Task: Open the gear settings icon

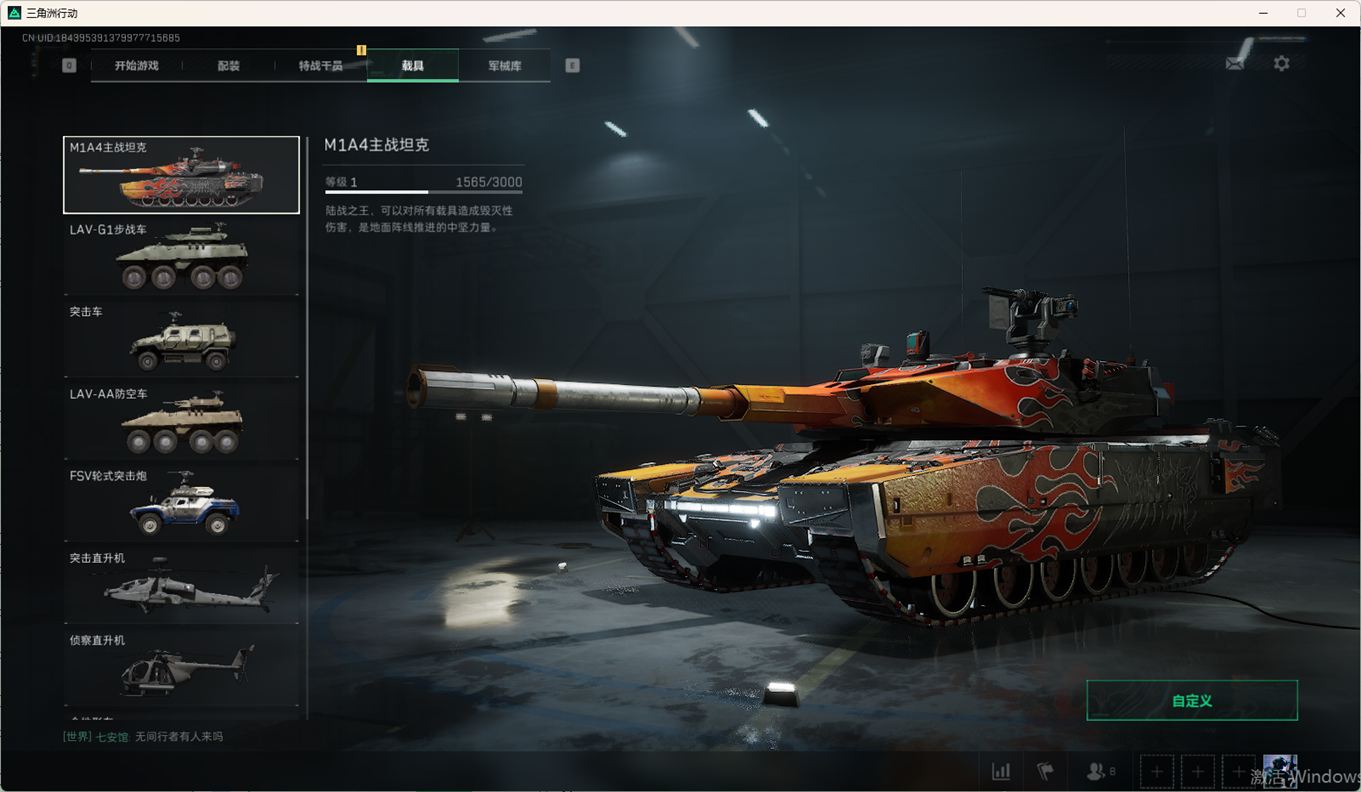Action: [1281, 63]
